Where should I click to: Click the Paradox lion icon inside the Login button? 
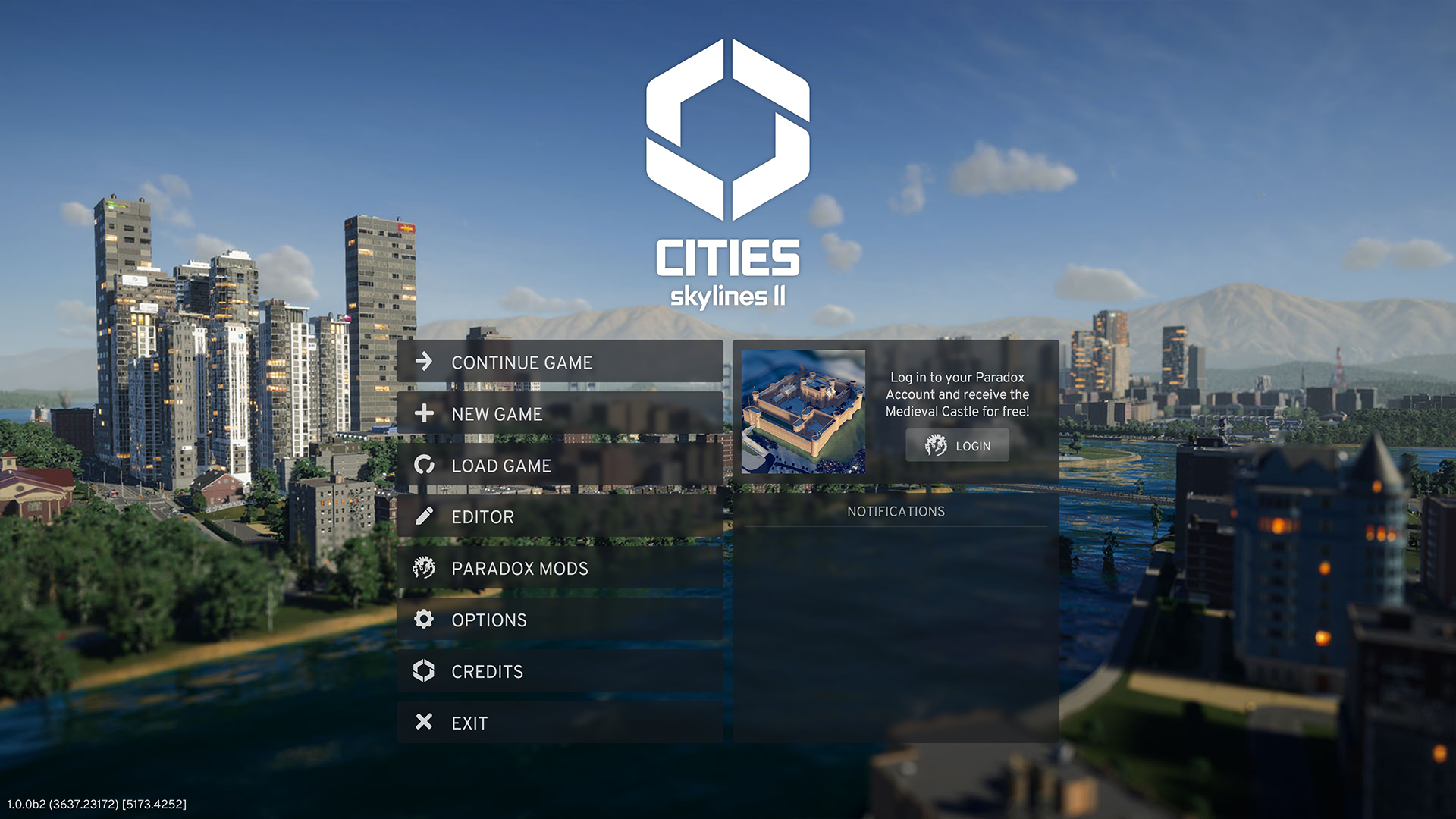click(x=935, y=446)
